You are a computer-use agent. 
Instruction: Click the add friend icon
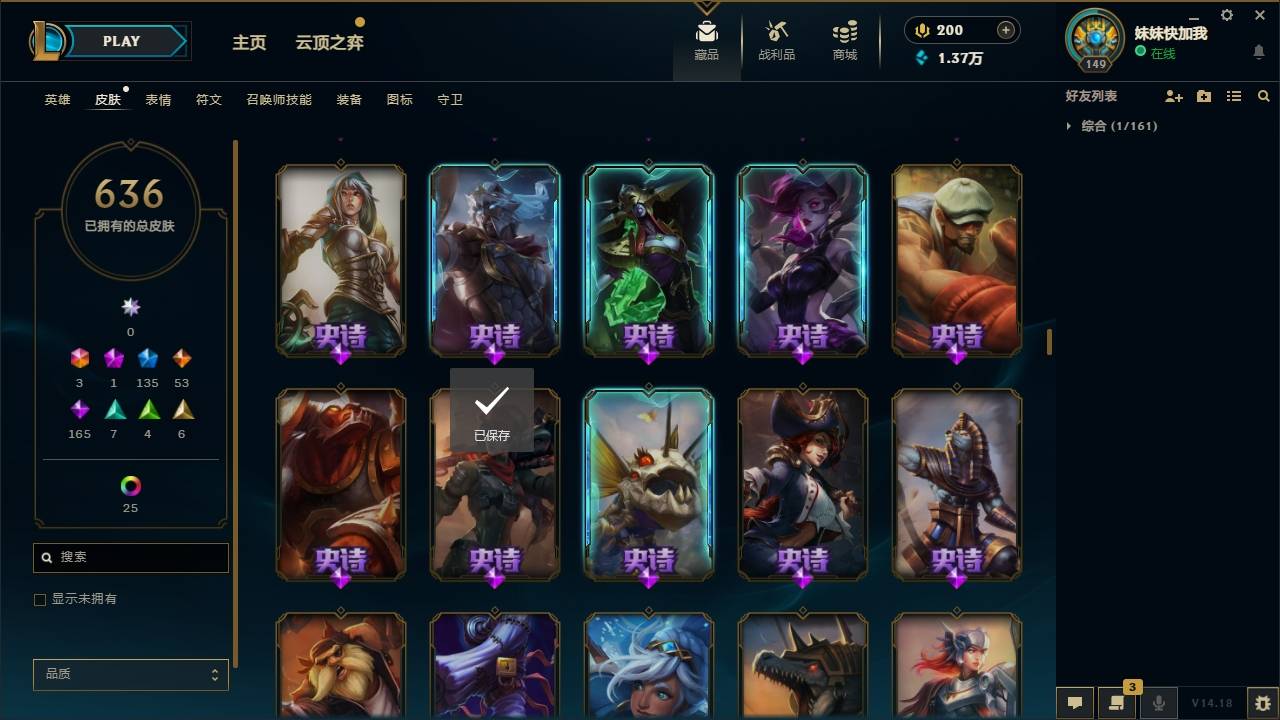tap(1174, 96)
